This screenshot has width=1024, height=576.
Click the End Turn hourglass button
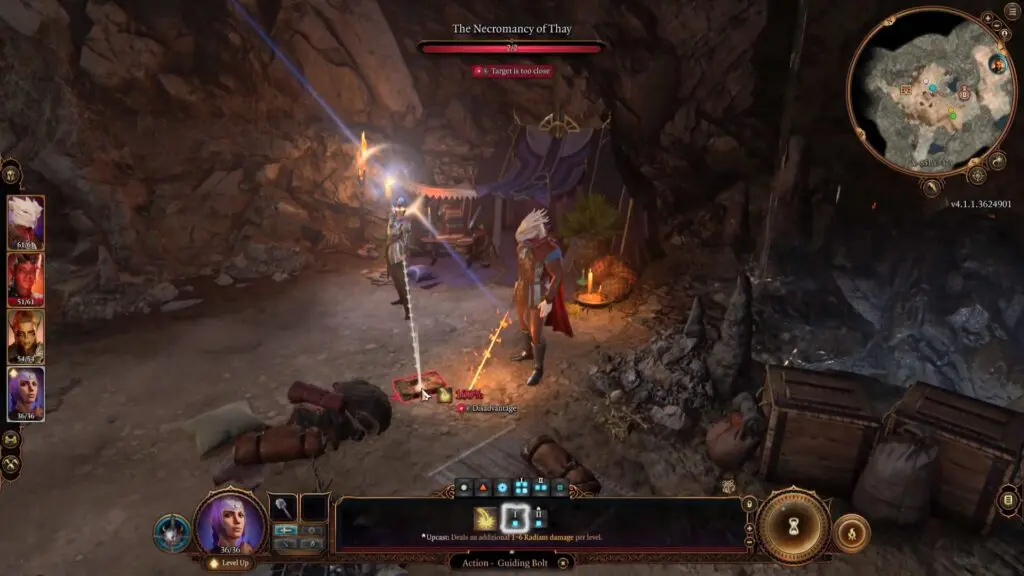tap(793, 527)
